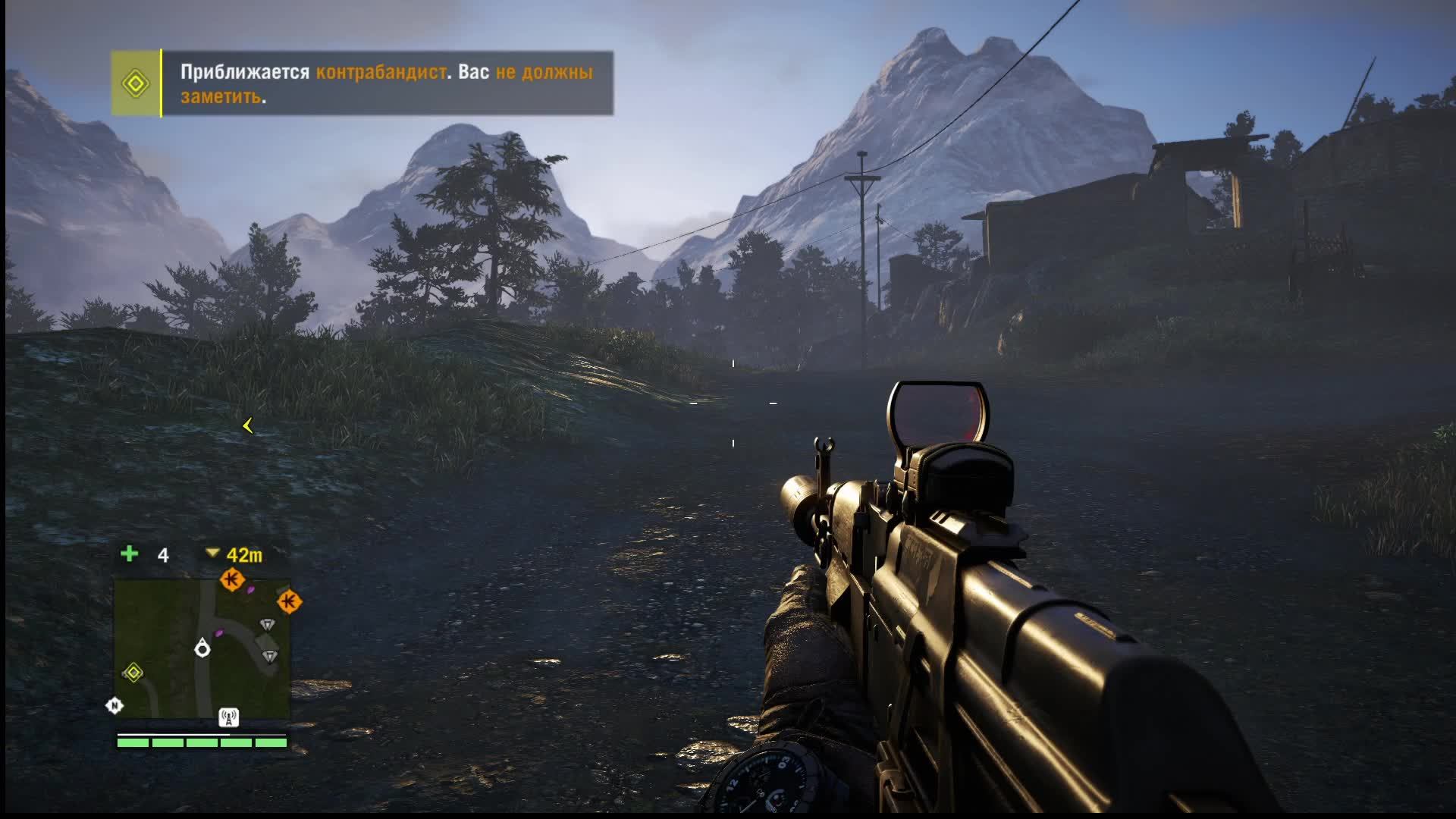Click the north compass indicator on the minimap
Image resolution: width=1456 pixels, height=819 pixels.
click(x=114, y=706)
